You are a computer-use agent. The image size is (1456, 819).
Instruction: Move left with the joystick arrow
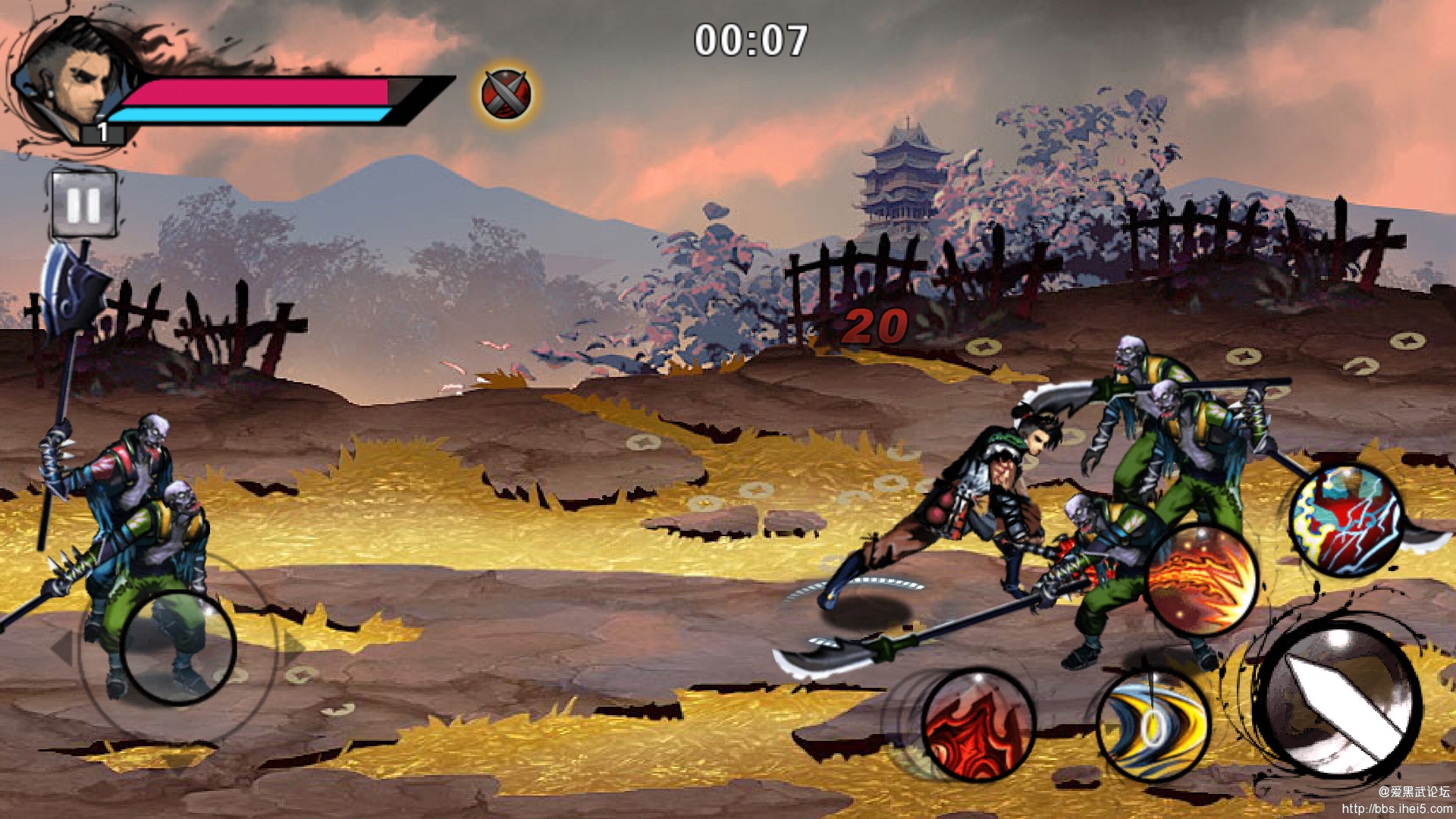(x=62, y=648)
